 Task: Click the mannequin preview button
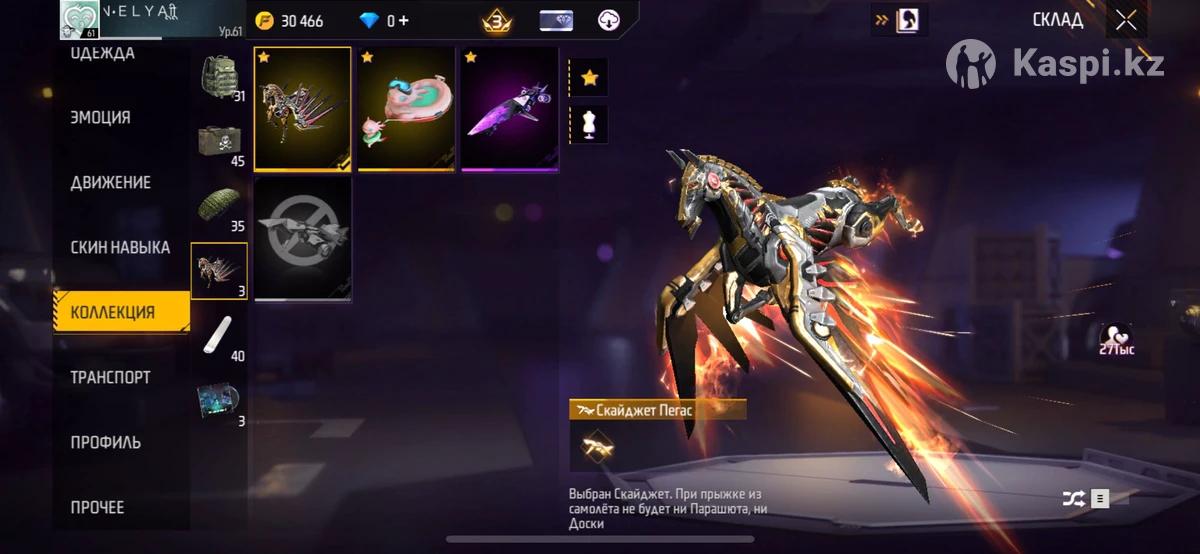[588, 124]
